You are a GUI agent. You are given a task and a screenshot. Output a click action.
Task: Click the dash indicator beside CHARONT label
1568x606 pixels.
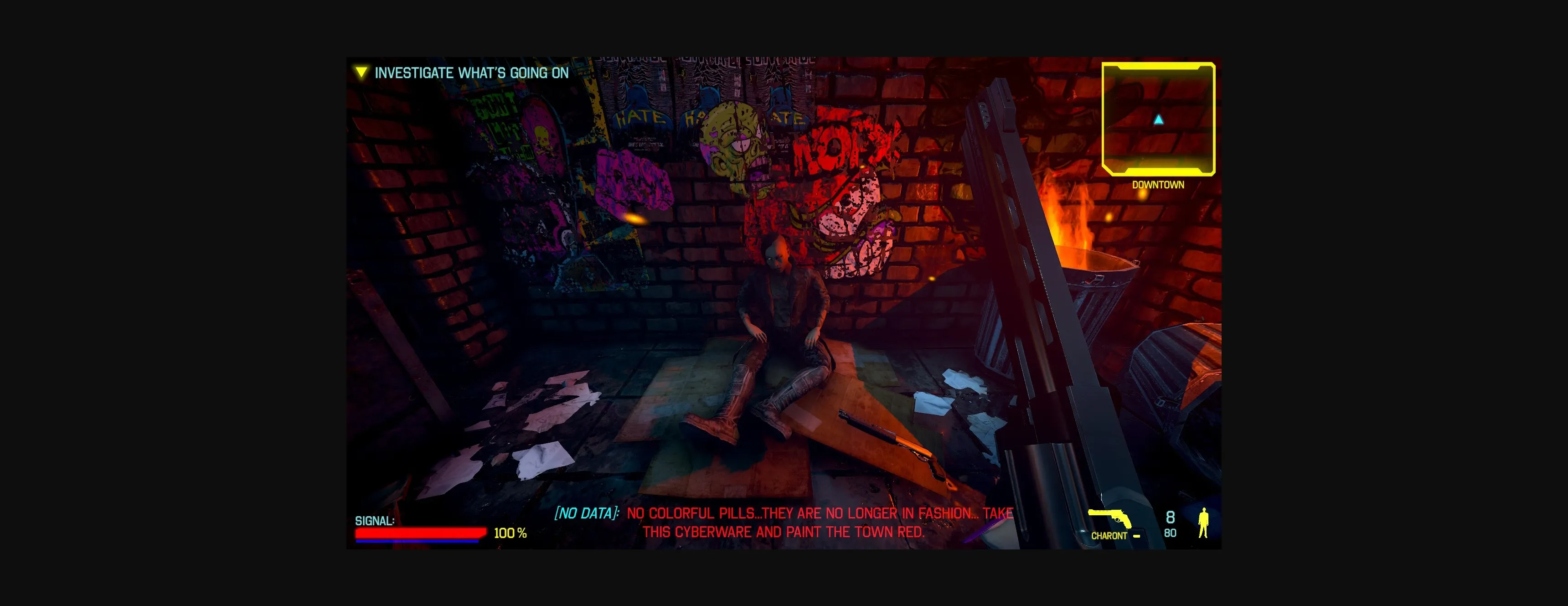(1136, 536)
